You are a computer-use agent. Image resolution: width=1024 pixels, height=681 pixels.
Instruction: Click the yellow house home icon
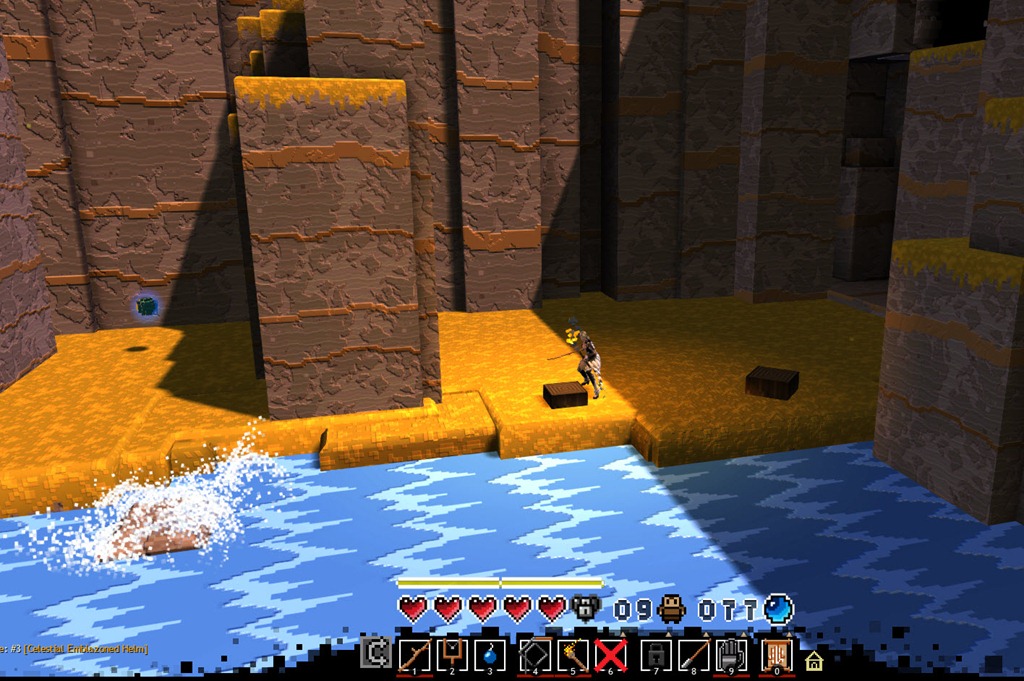tap(813, 660)
